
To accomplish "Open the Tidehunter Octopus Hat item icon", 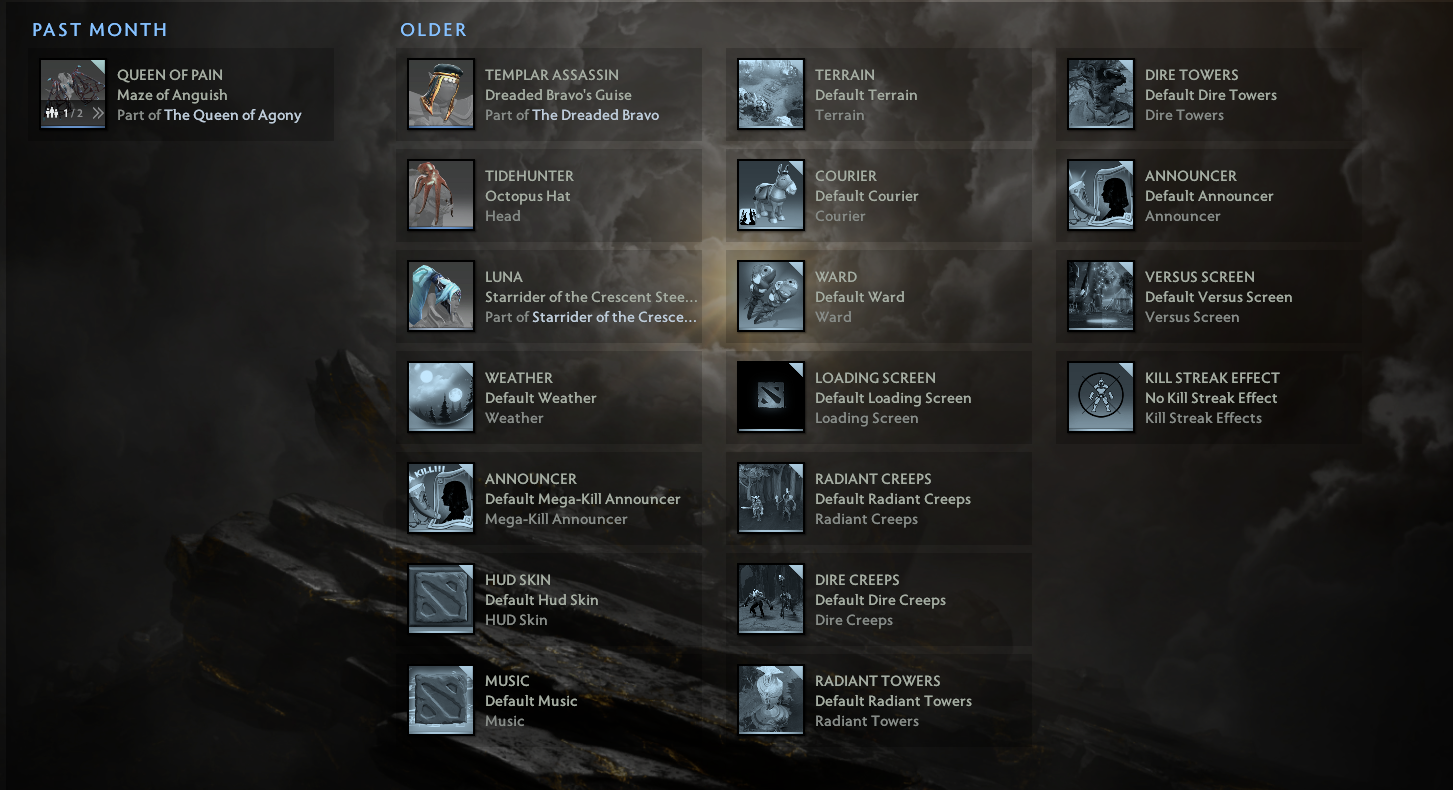I will (x=440, y=196).
